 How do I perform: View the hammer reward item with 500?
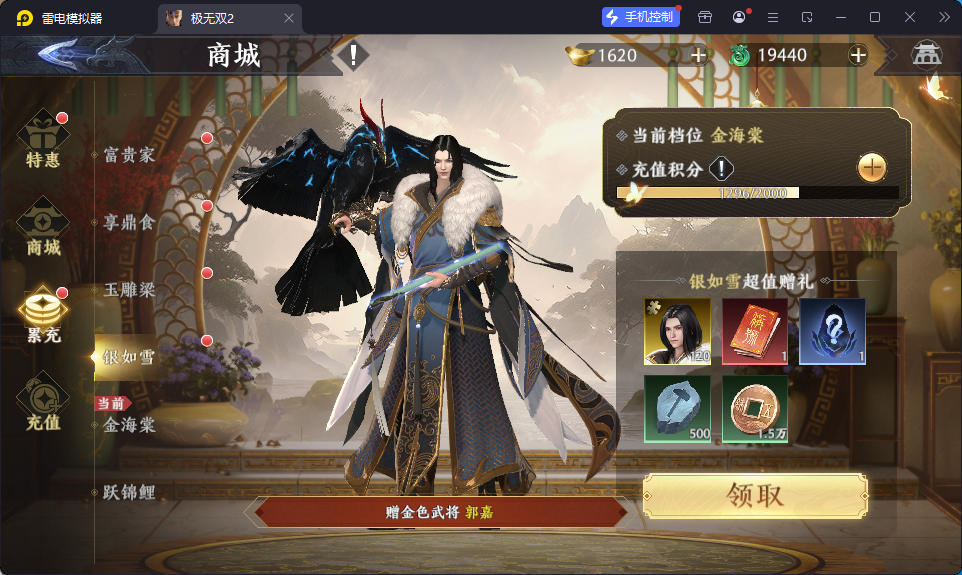point(677,408)
